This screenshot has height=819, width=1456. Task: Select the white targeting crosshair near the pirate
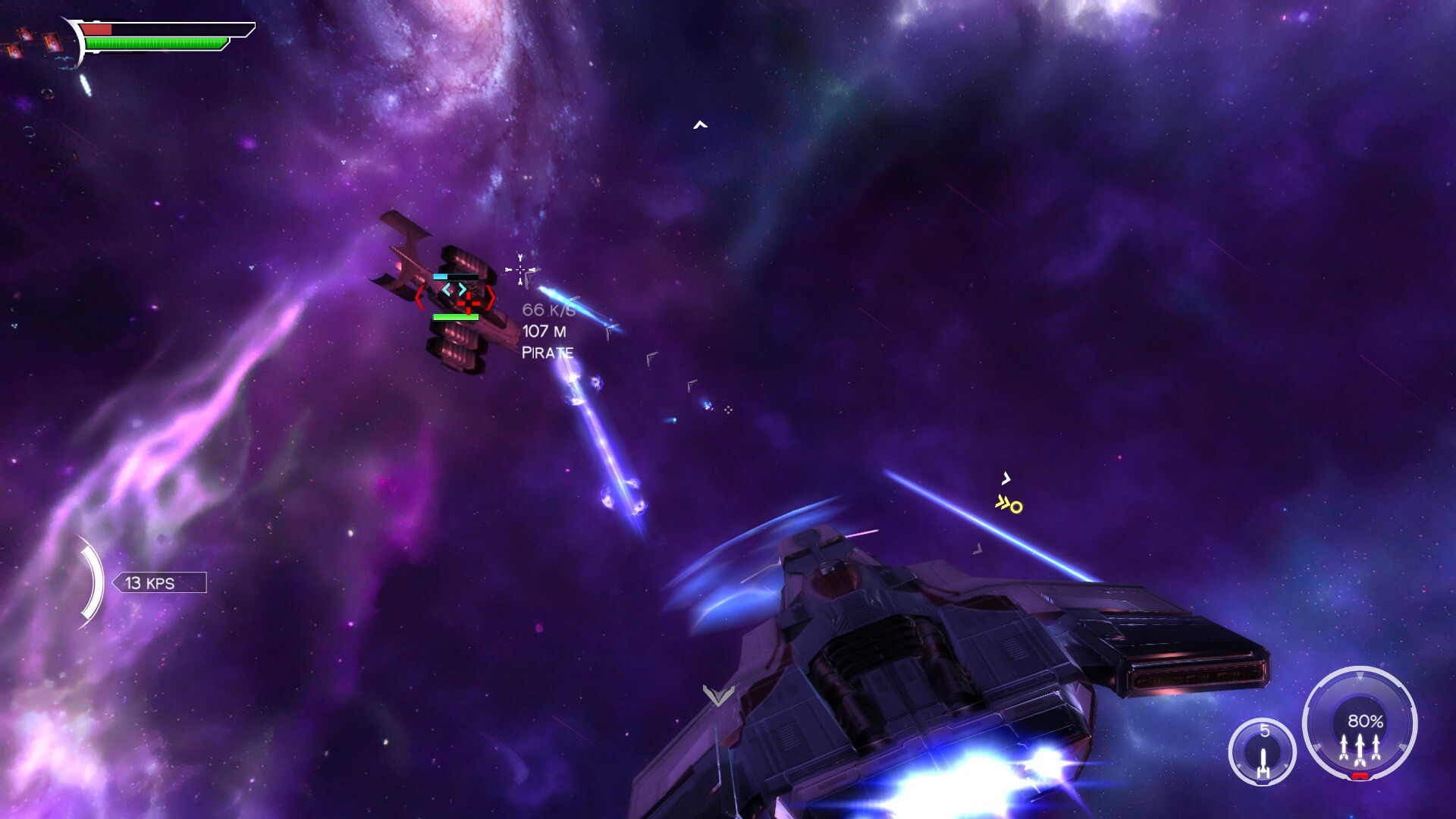click(x=520, y=269)
